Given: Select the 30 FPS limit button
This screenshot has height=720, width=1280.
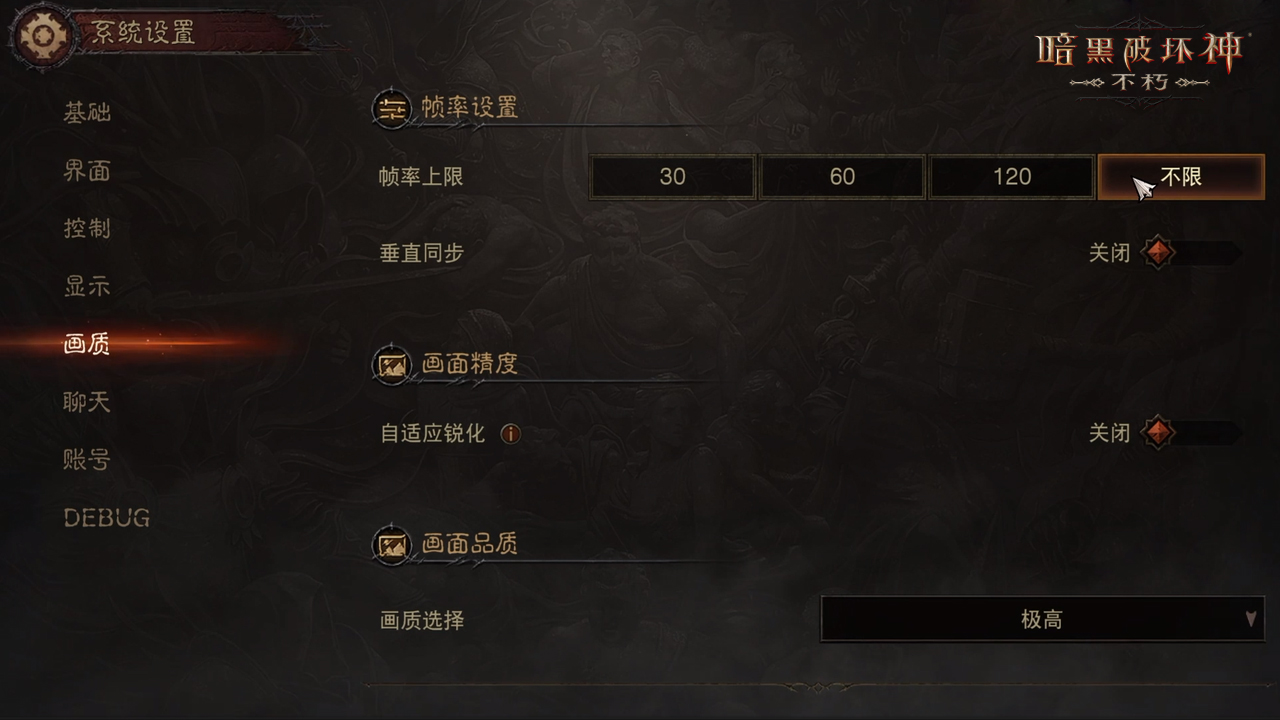Looking at the screenshot, I should pyautogui.click(x=672, y=176).
